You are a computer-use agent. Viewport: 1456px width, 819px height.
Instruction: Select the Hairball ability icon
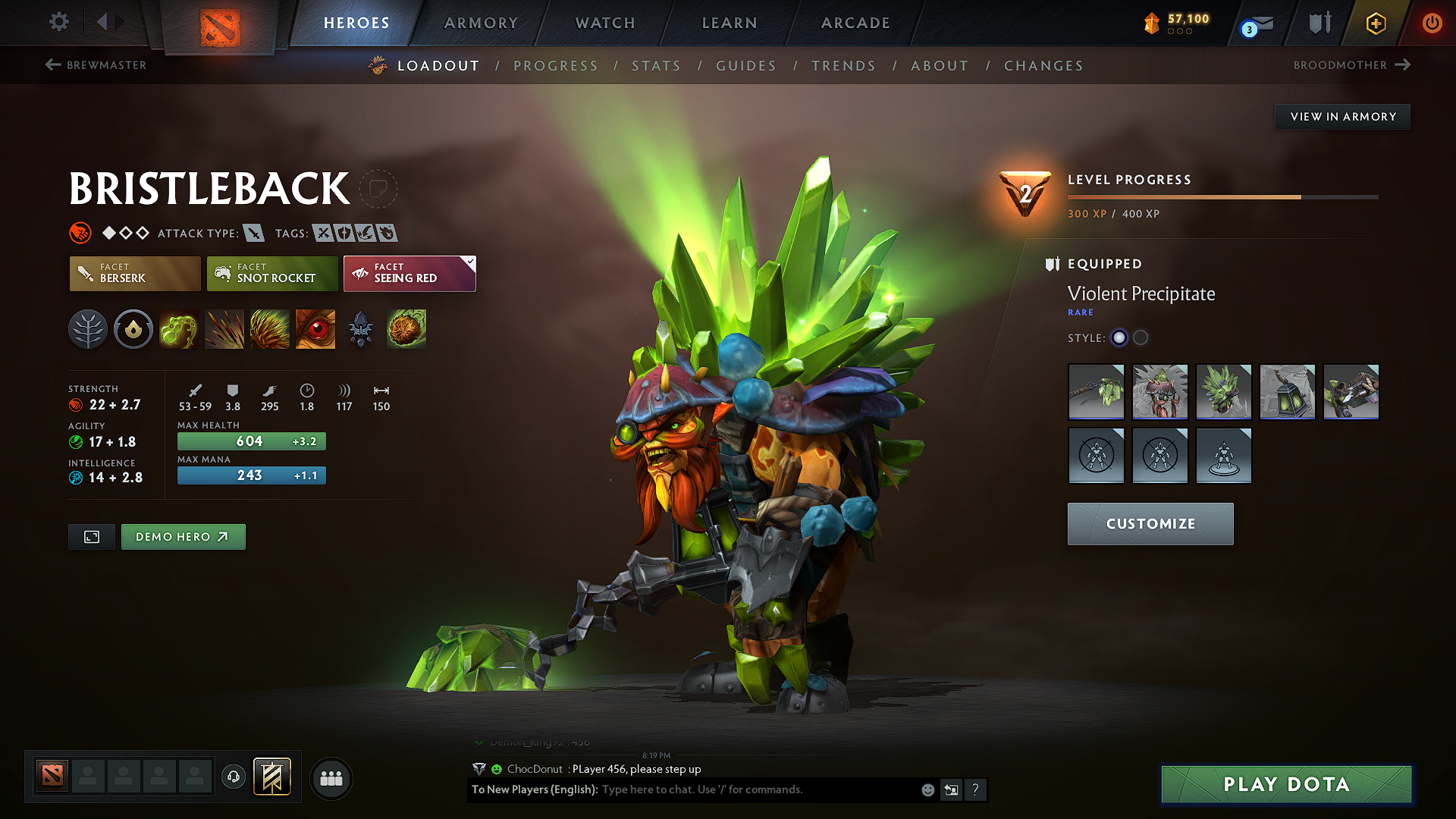[x=406, y=329]
